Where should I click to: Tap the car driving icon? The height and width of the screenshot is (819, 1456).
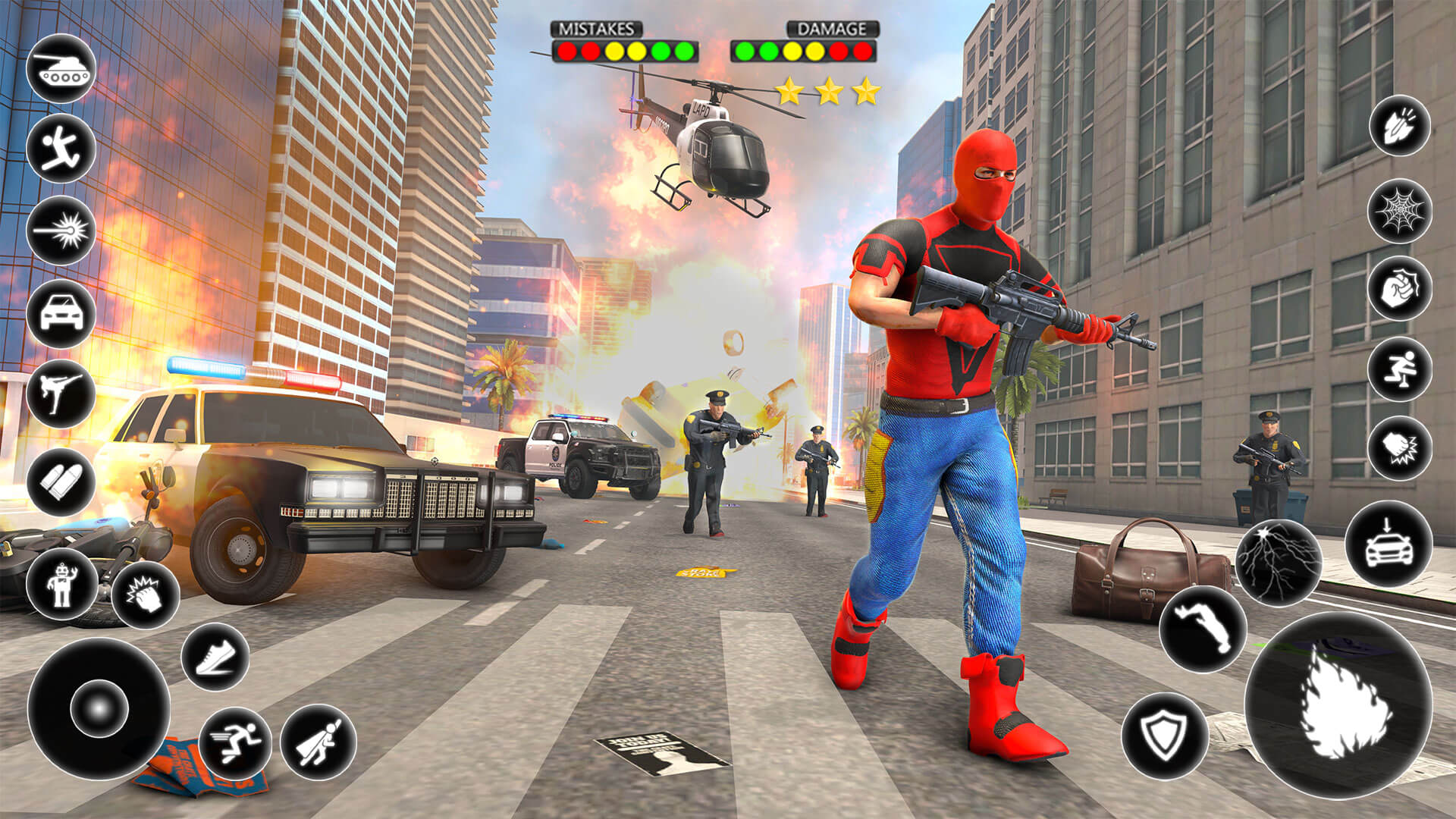point(59,311)
